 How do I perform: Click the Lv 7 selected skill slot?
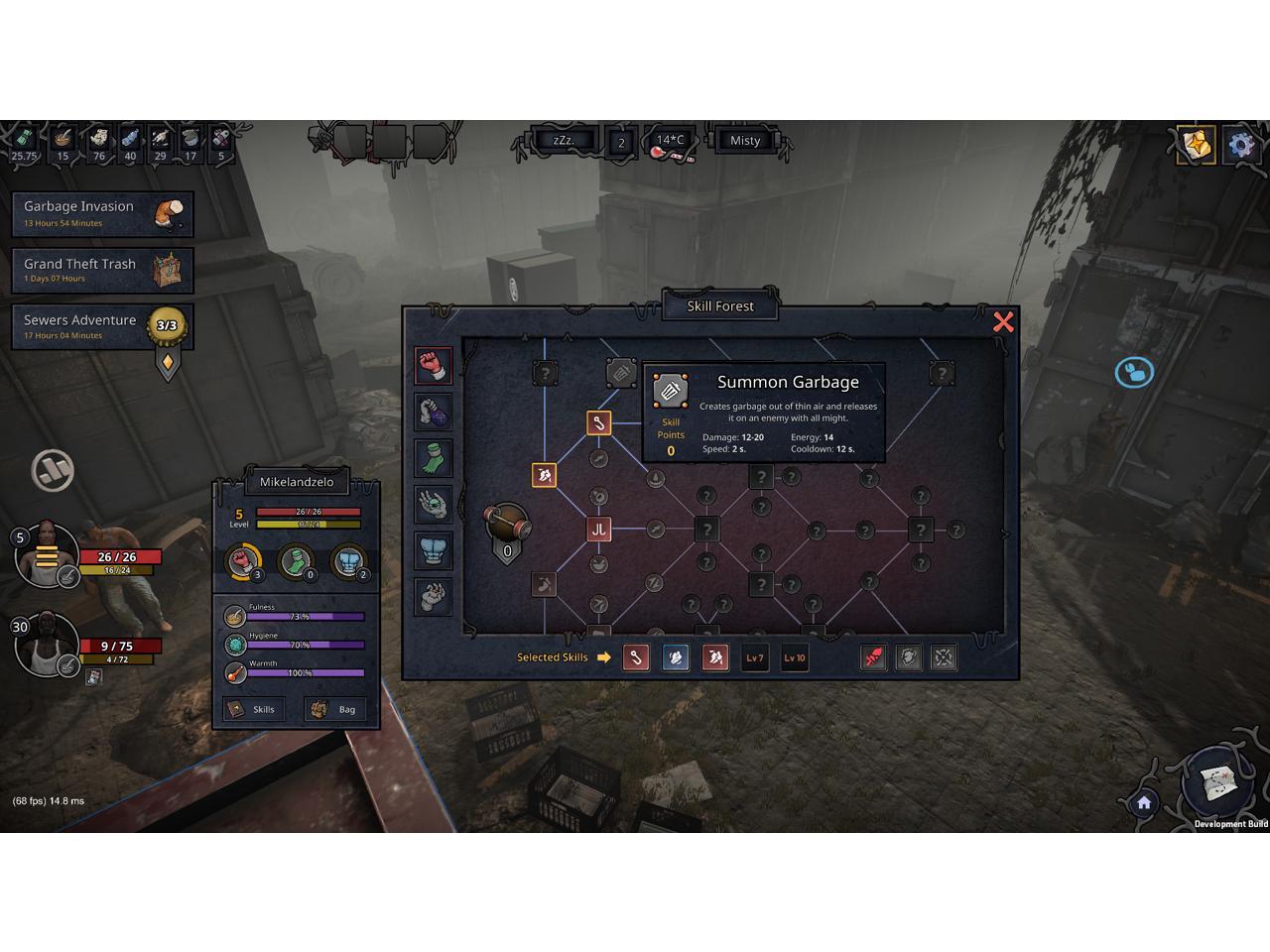click(x=754, y=657)
